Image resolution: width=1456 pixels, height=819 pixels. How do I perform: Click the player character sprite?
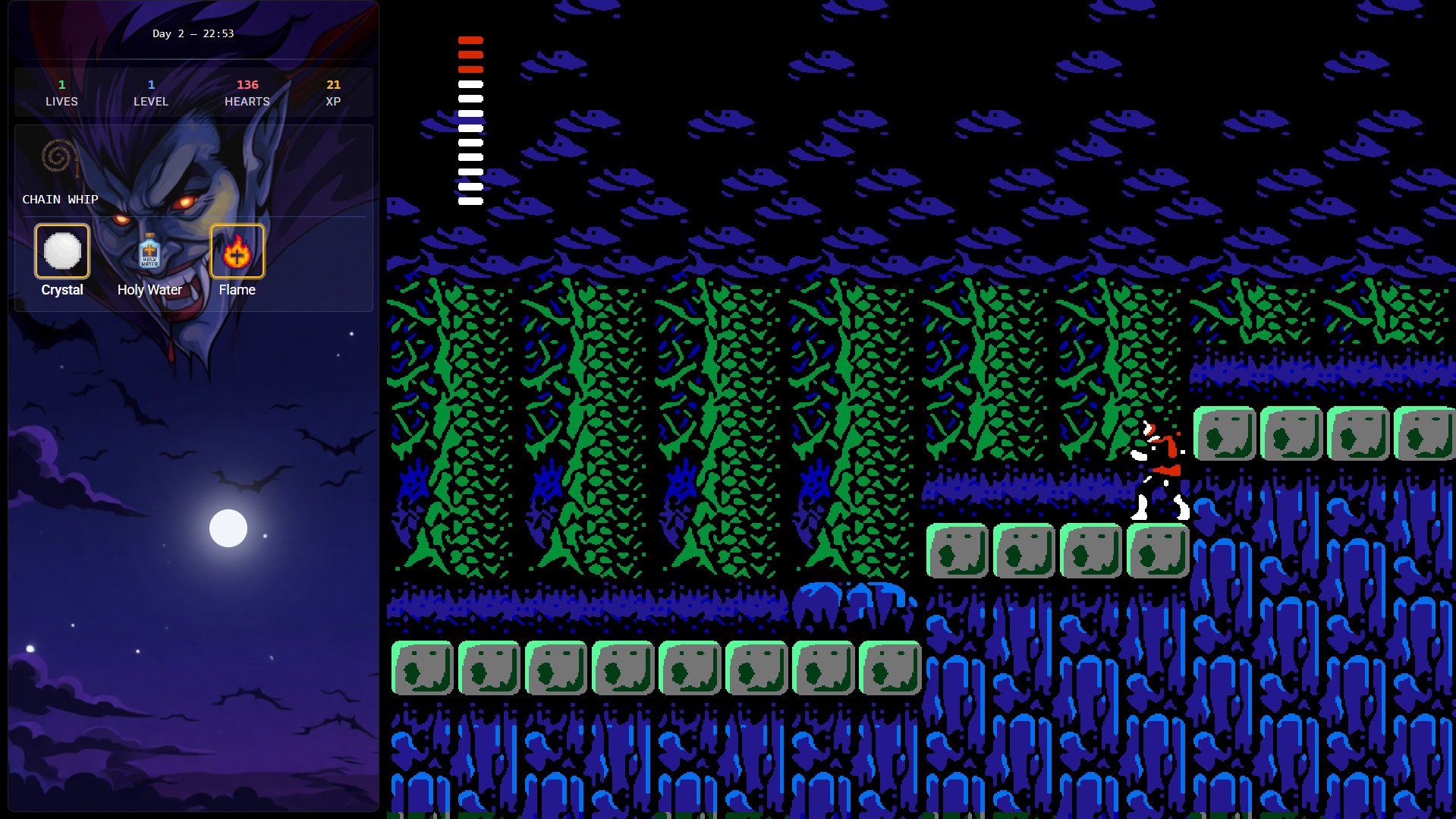(1159, 467)
